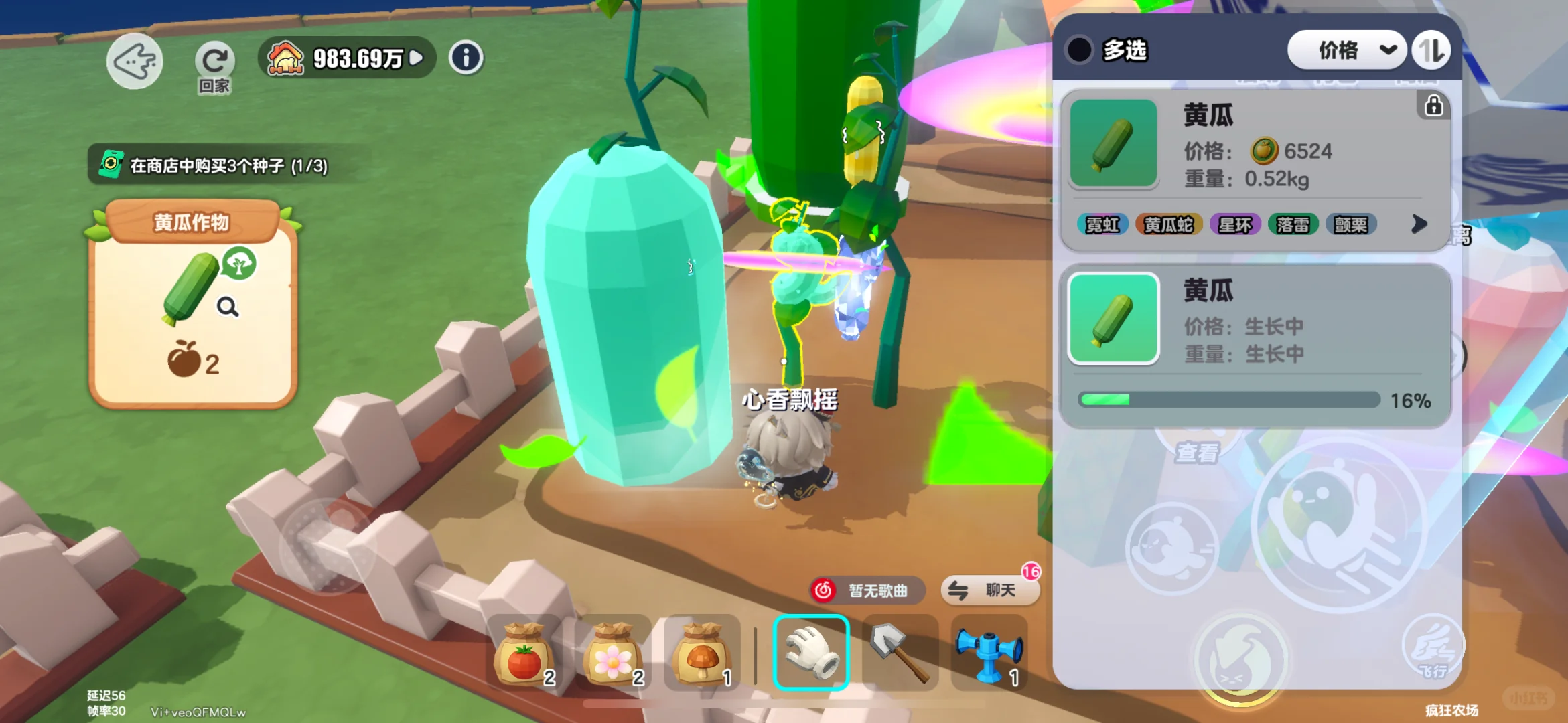
Task: Select the pink flower seed bag
Action: [613, 653]
